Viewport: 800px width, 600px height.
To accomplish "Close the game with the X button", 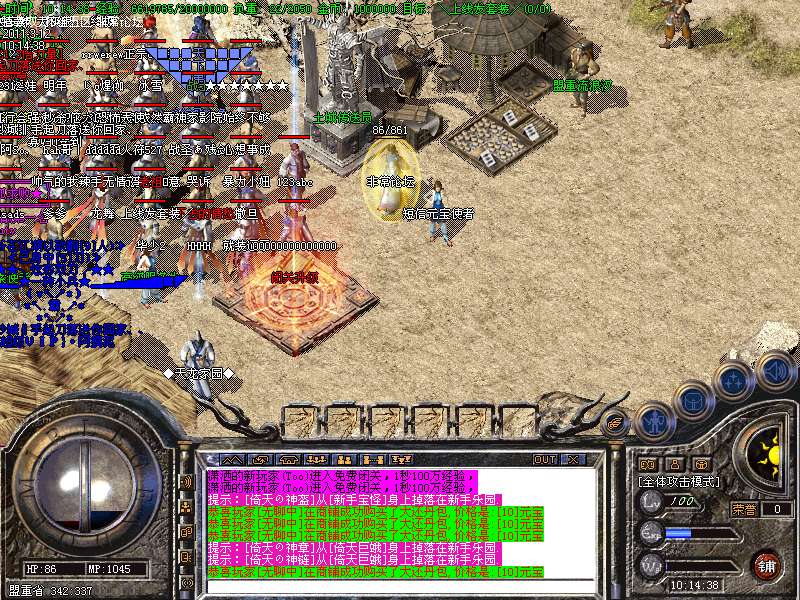I will point(573,460).
